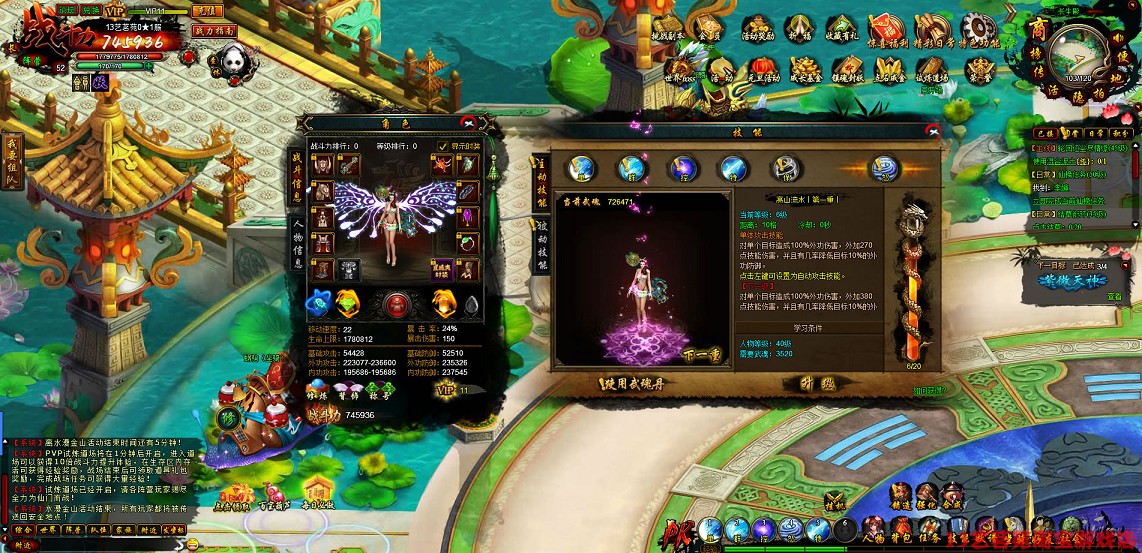Switch to the 被动技能 passive skills tab
The image size is (1142, 553).
tap(542, 244)
